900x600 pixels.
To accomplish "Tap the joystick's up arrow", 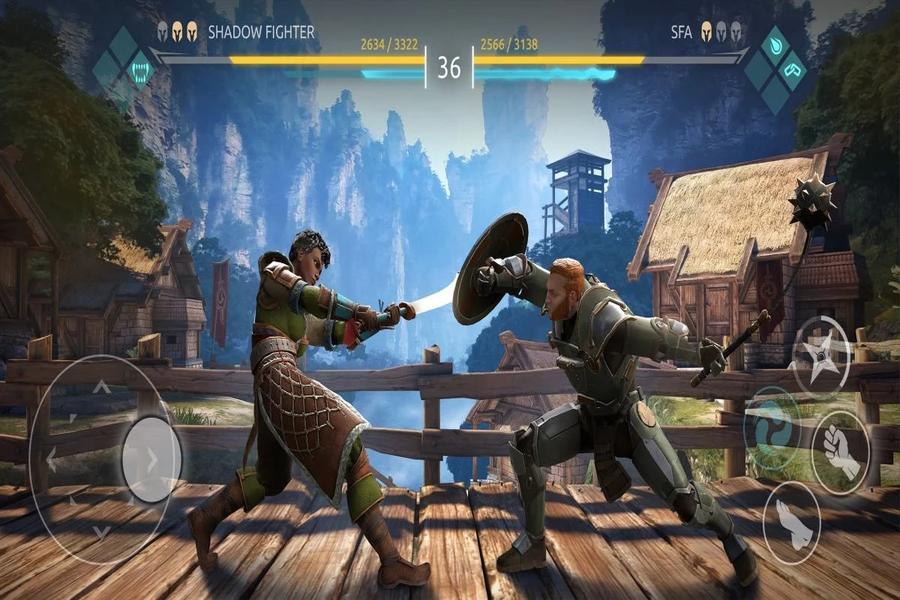I will pyautogui.click(x=100, y=385).
